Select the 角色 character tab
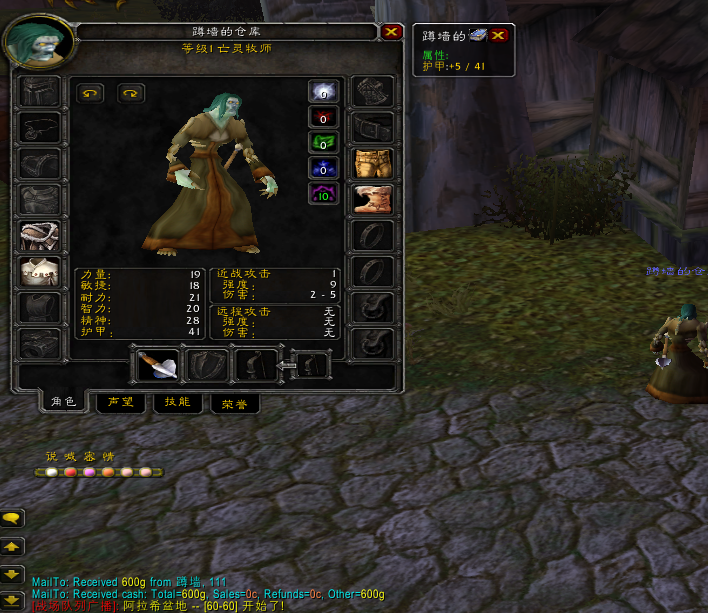Image resolution: width=708 pixels, height=613 pixels. pos(63,402)
